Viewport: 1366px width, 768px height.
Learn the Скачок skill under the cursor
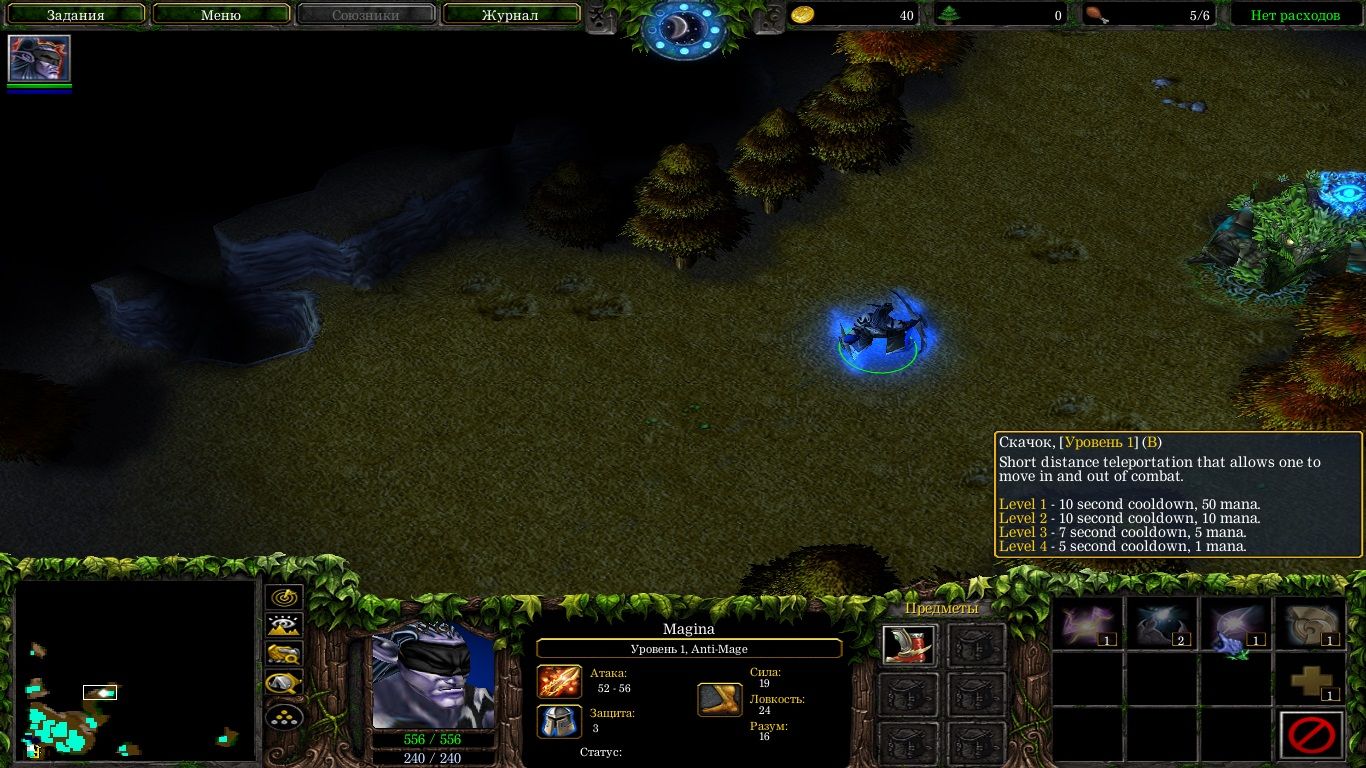point(1235,624)
